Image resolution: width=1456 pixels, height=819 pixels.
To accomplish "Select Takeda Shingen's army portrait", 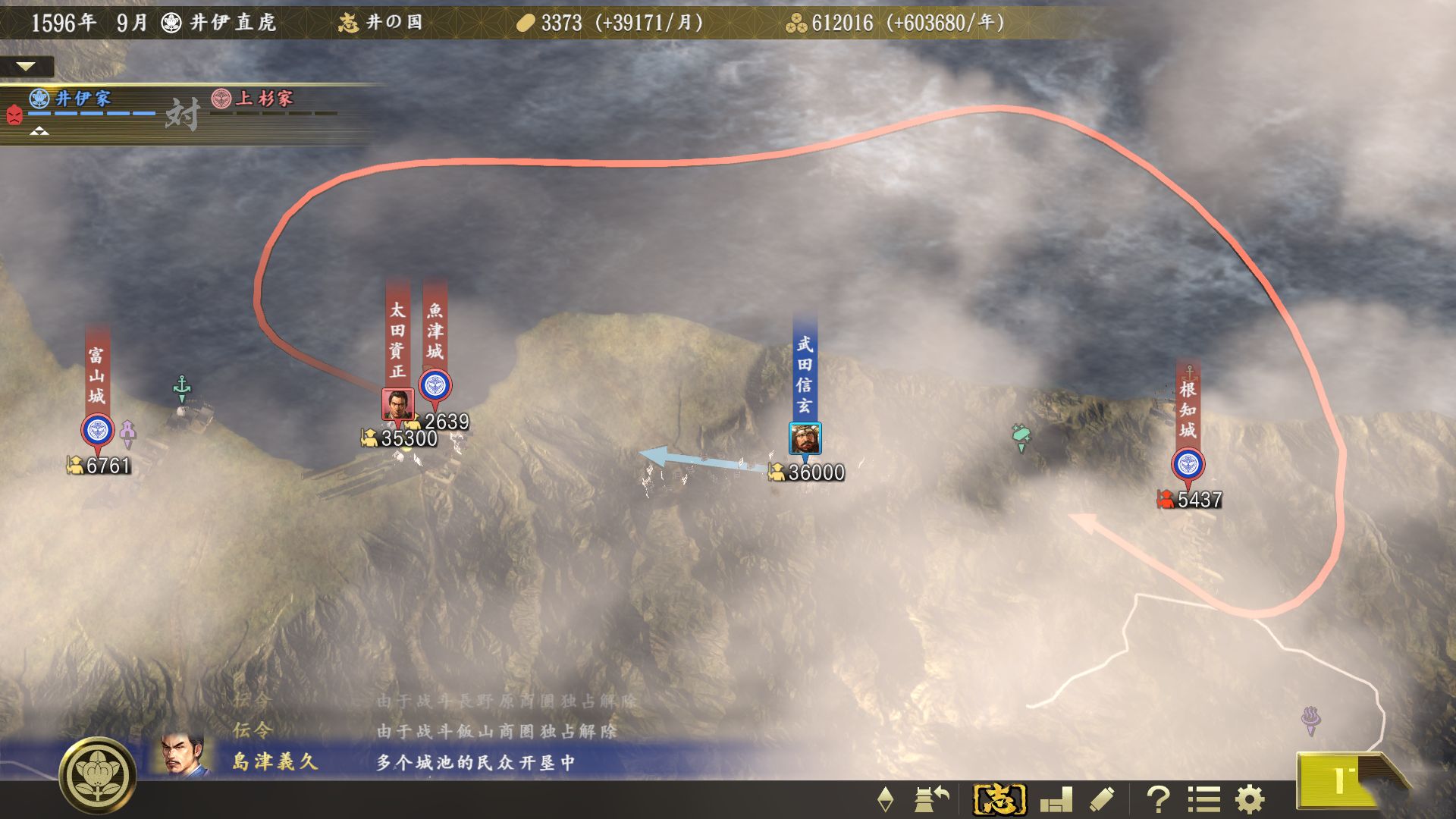I will pos(805,438).
